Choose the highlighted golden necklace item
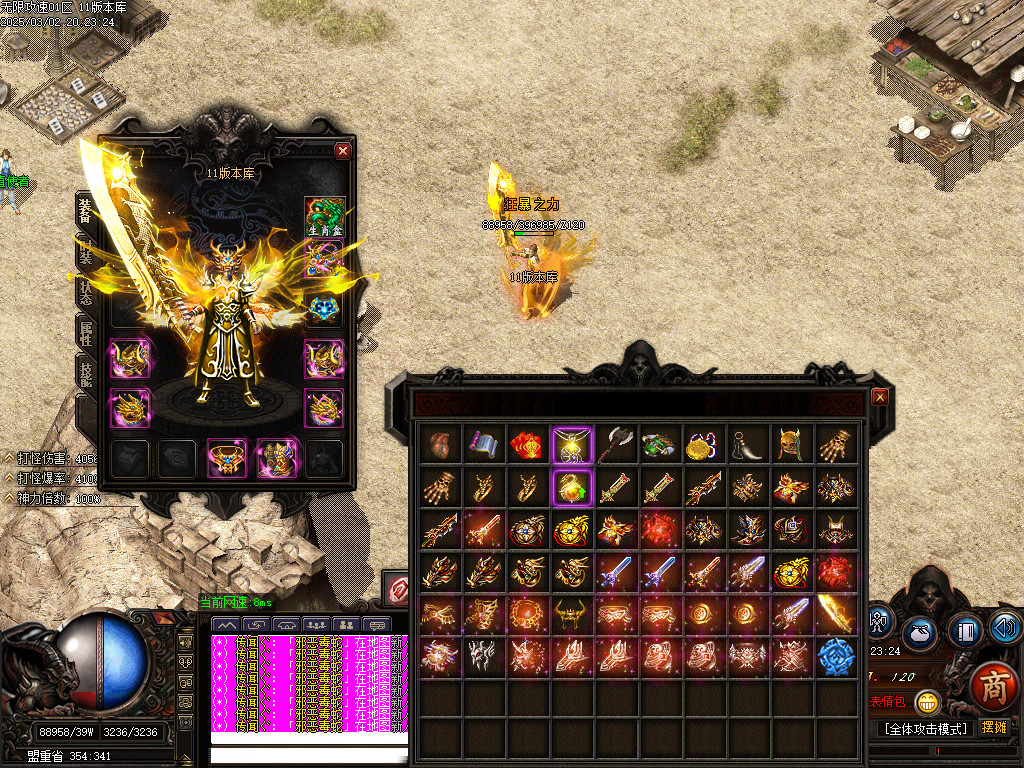Screen dimensions: 1024x768 tap(572, 444)
